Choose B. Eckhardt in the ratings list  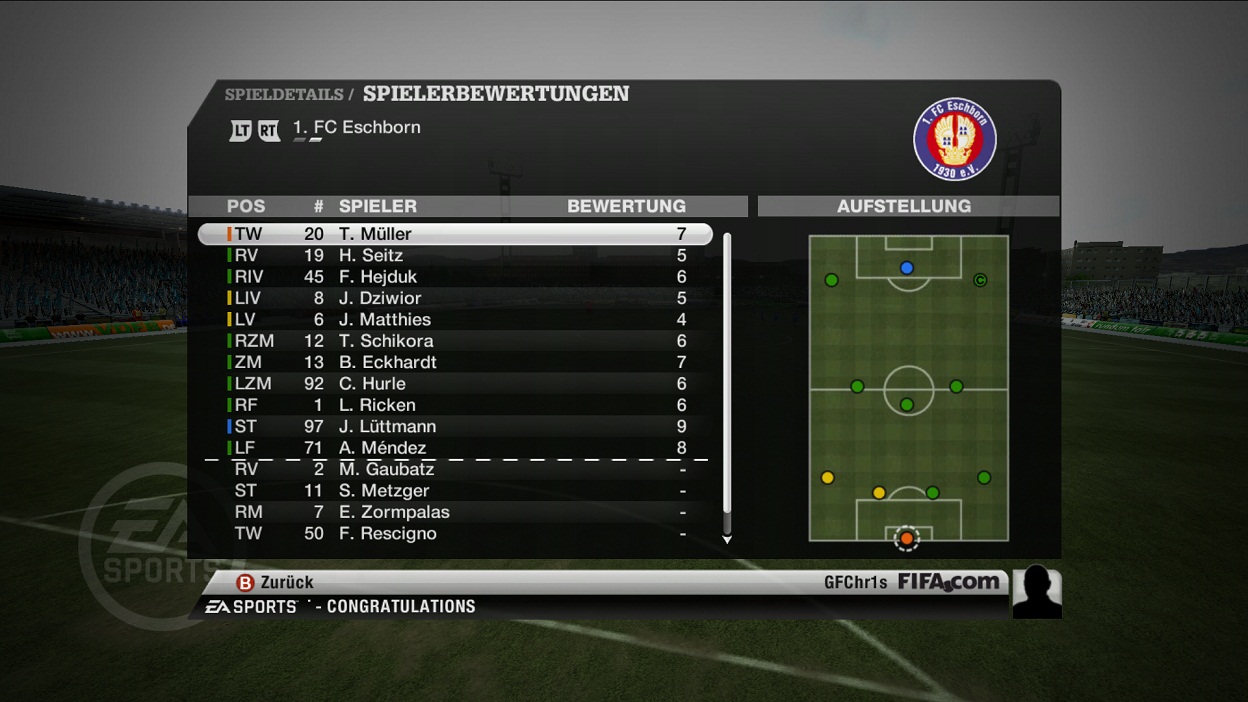(x=455, y=362)
